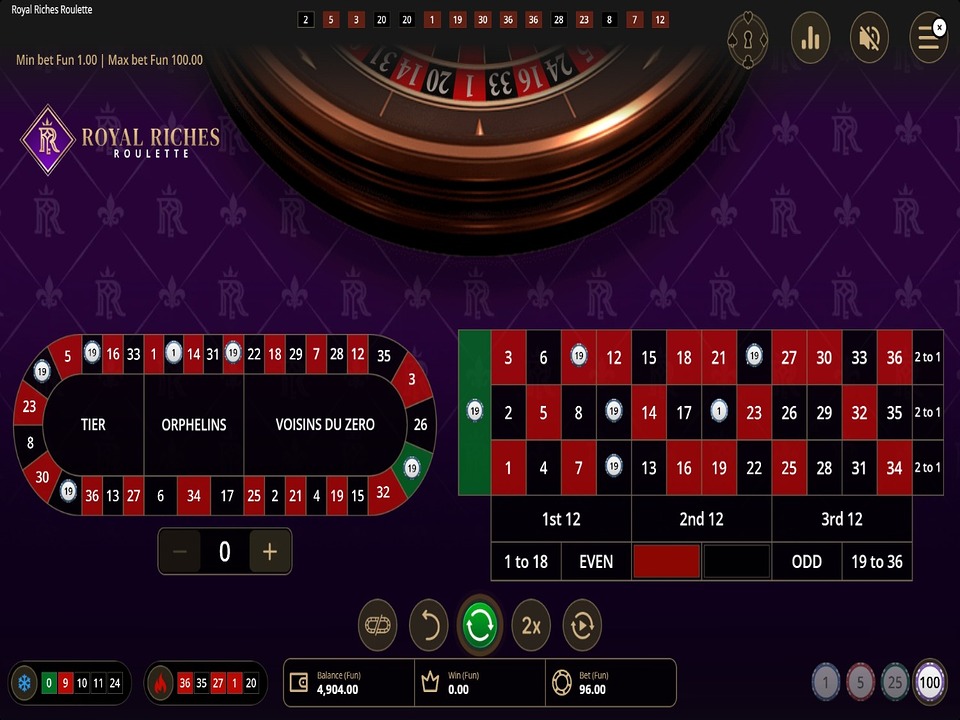Viewport: 960px width, 720px height.
Task: Open the statistics bar chart panel
Action: point(810,39)
